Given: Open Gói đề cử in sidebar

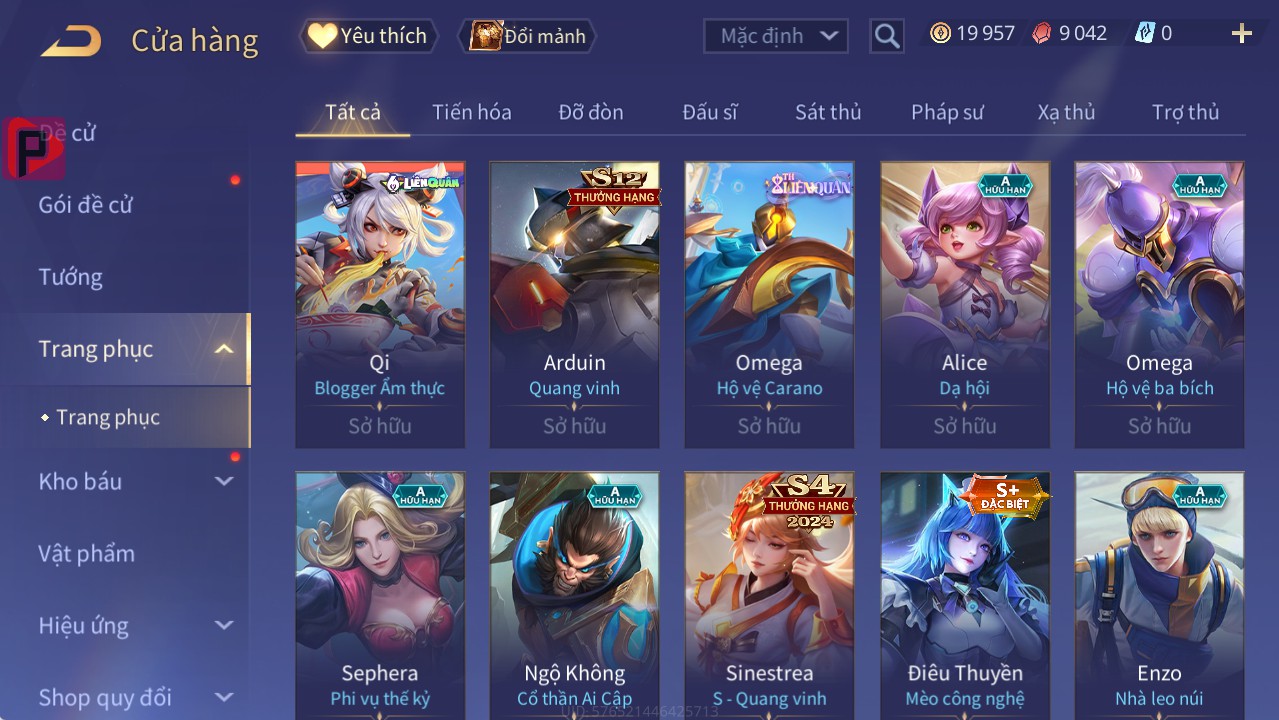Looking at the screenshot, I should click(86, 205).
